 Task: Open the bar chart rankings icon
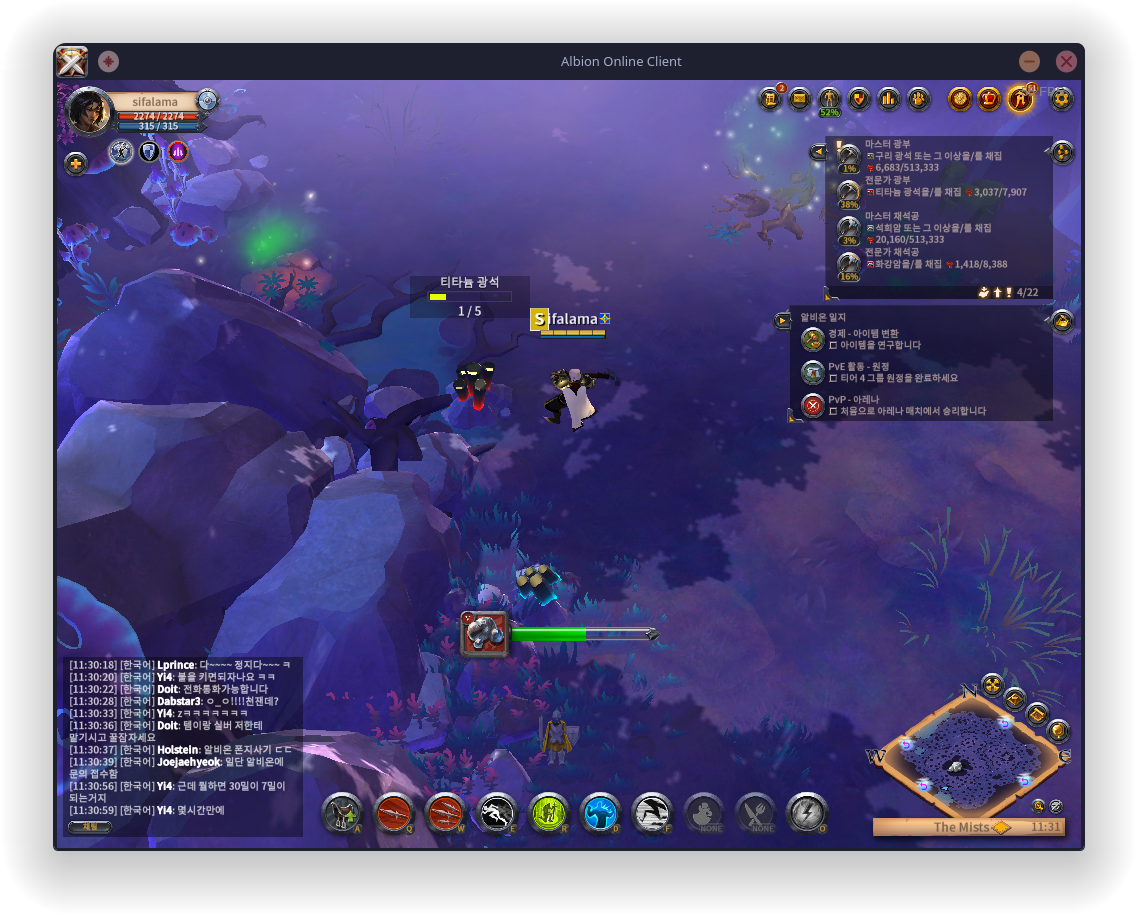click(x=889, y=98)
